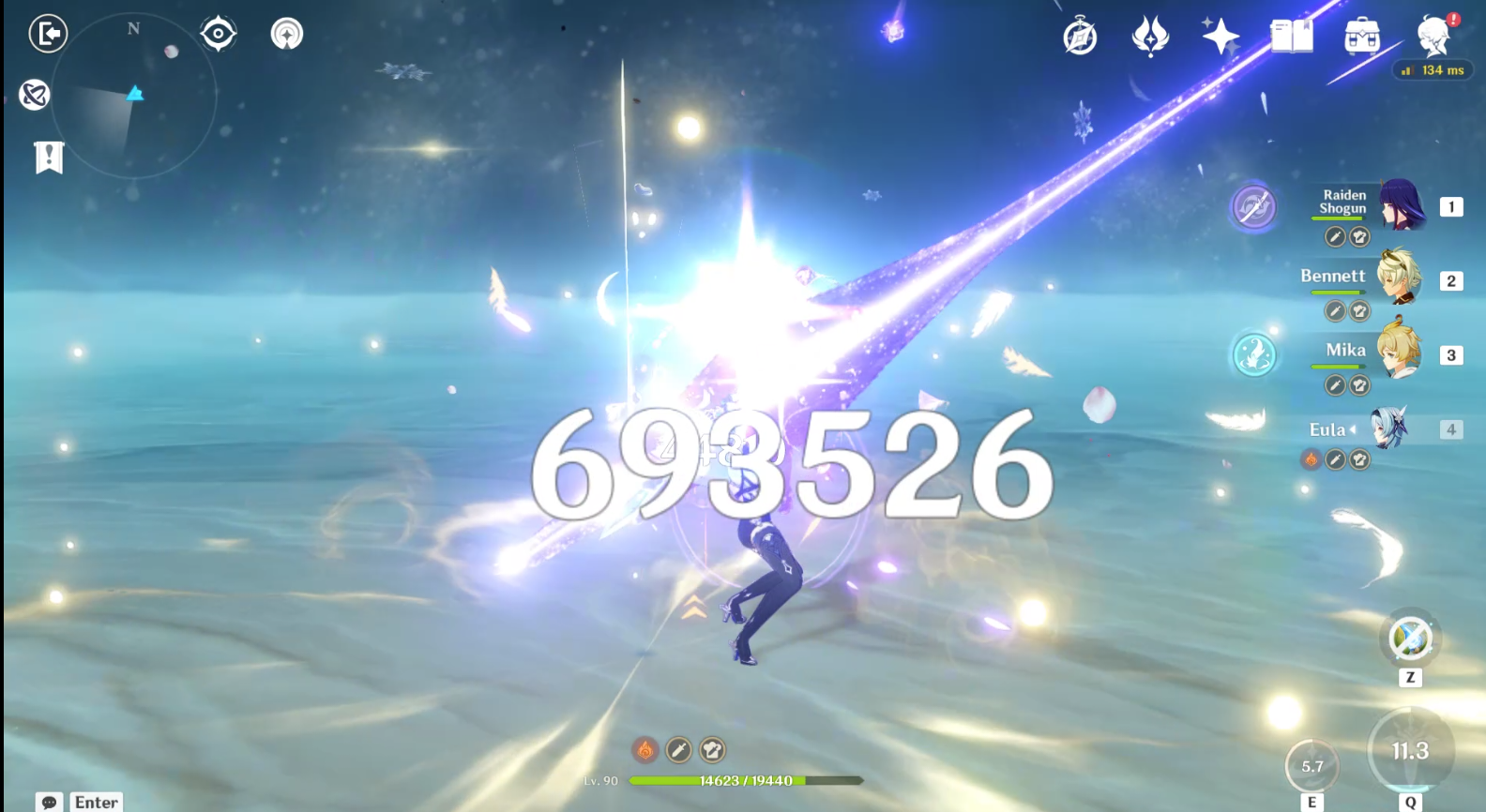Click the quest navigation target icon near minimap
Image resolution: width=1486 pixels, height=812 pixels.
pyautogui.click(x=219, y=33)
